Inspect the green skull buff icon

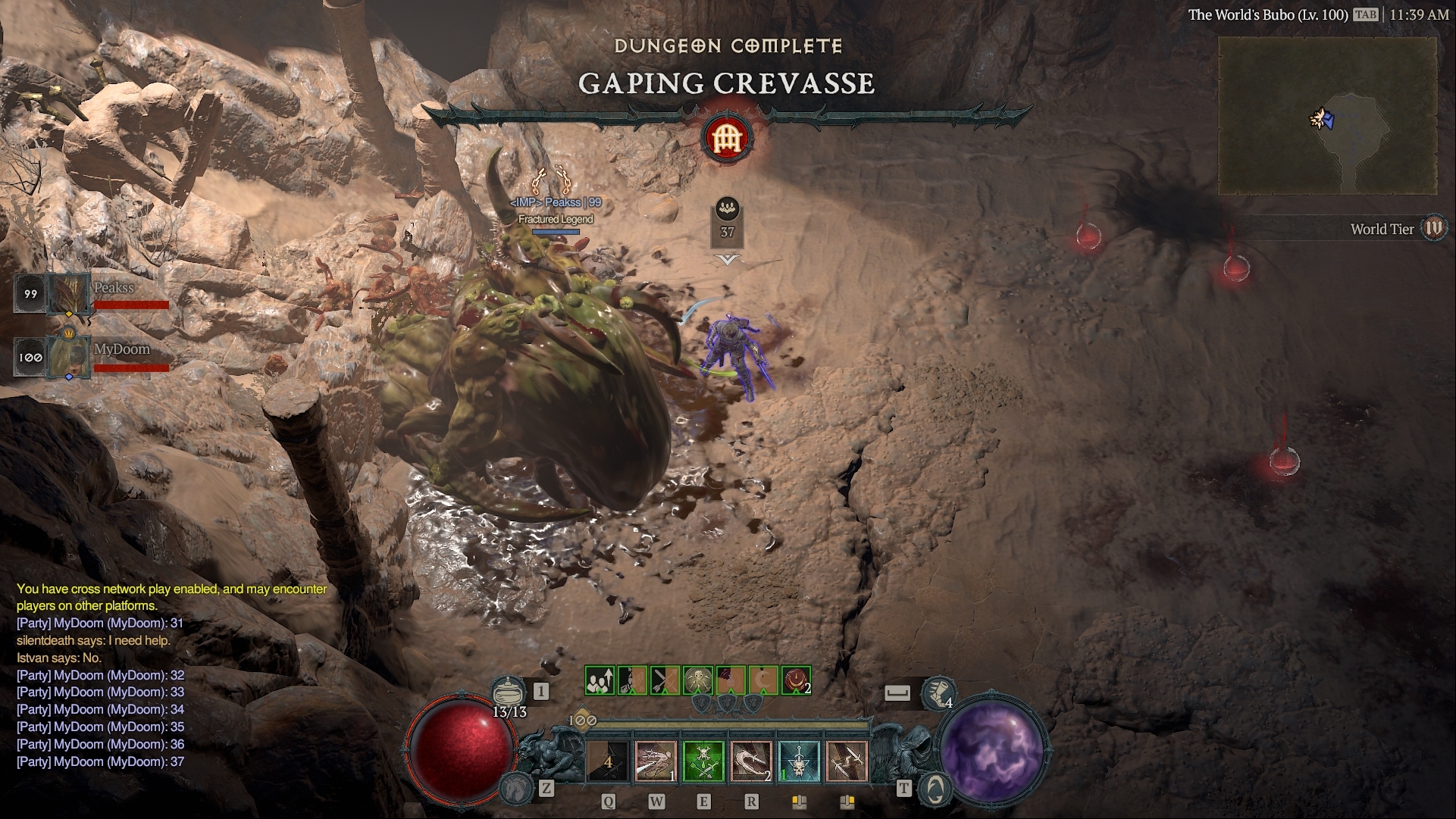coord(698,680)
